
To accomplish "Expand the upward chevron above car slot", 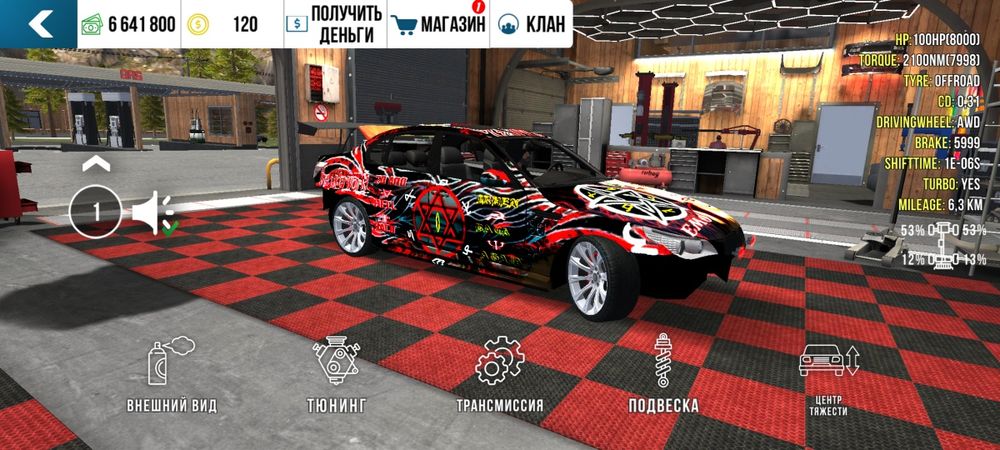I will tap(96, 163).
